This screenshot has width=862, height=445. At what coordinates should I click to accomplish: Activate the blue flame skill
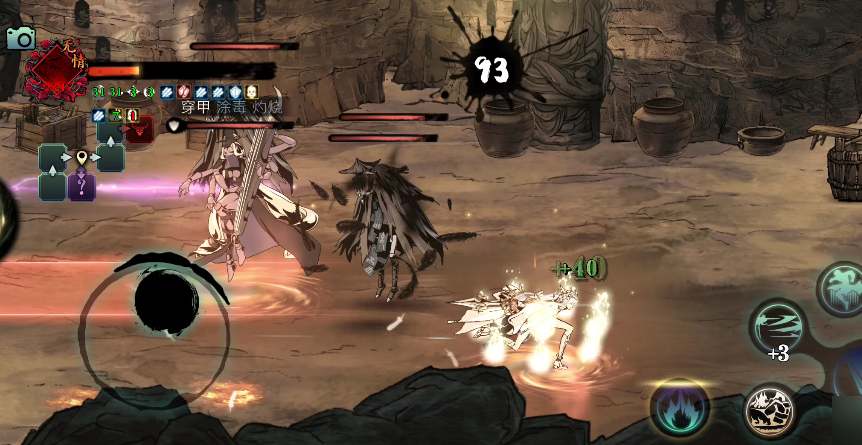click(680, 409)
